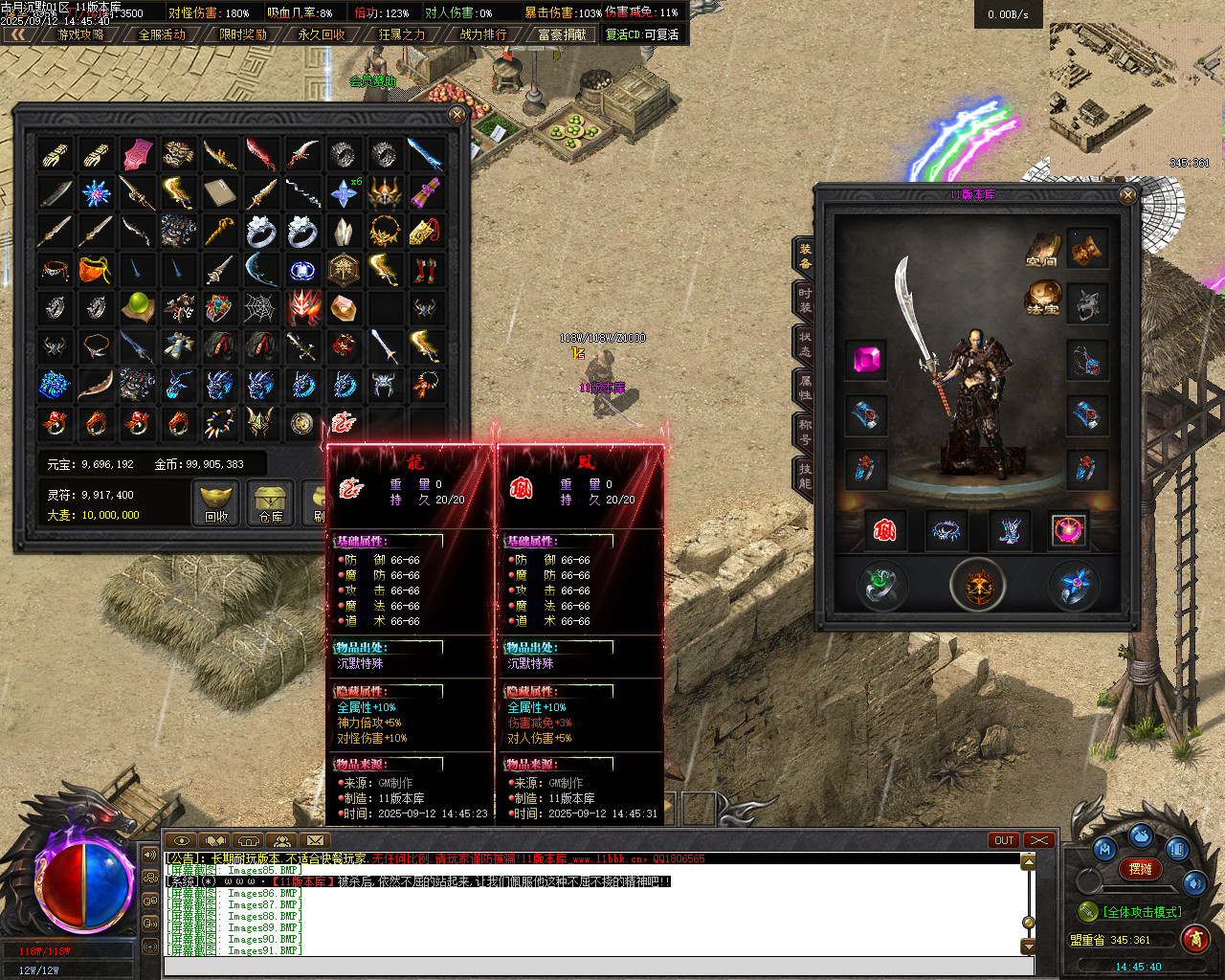Switch to the 技能 skills tab
Screen dimensions: 1225x980
(x=804, y=475)
